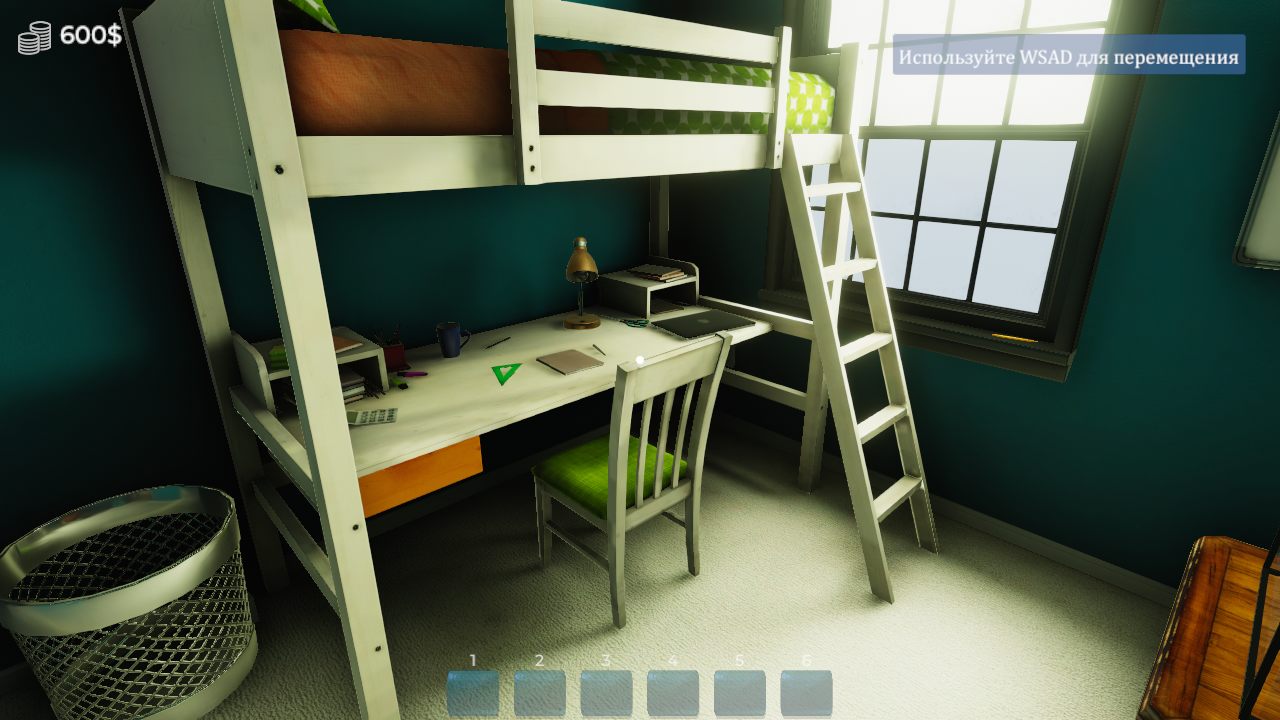
Task: Choose hotbar slot number 2
Action: click(540, 693)
